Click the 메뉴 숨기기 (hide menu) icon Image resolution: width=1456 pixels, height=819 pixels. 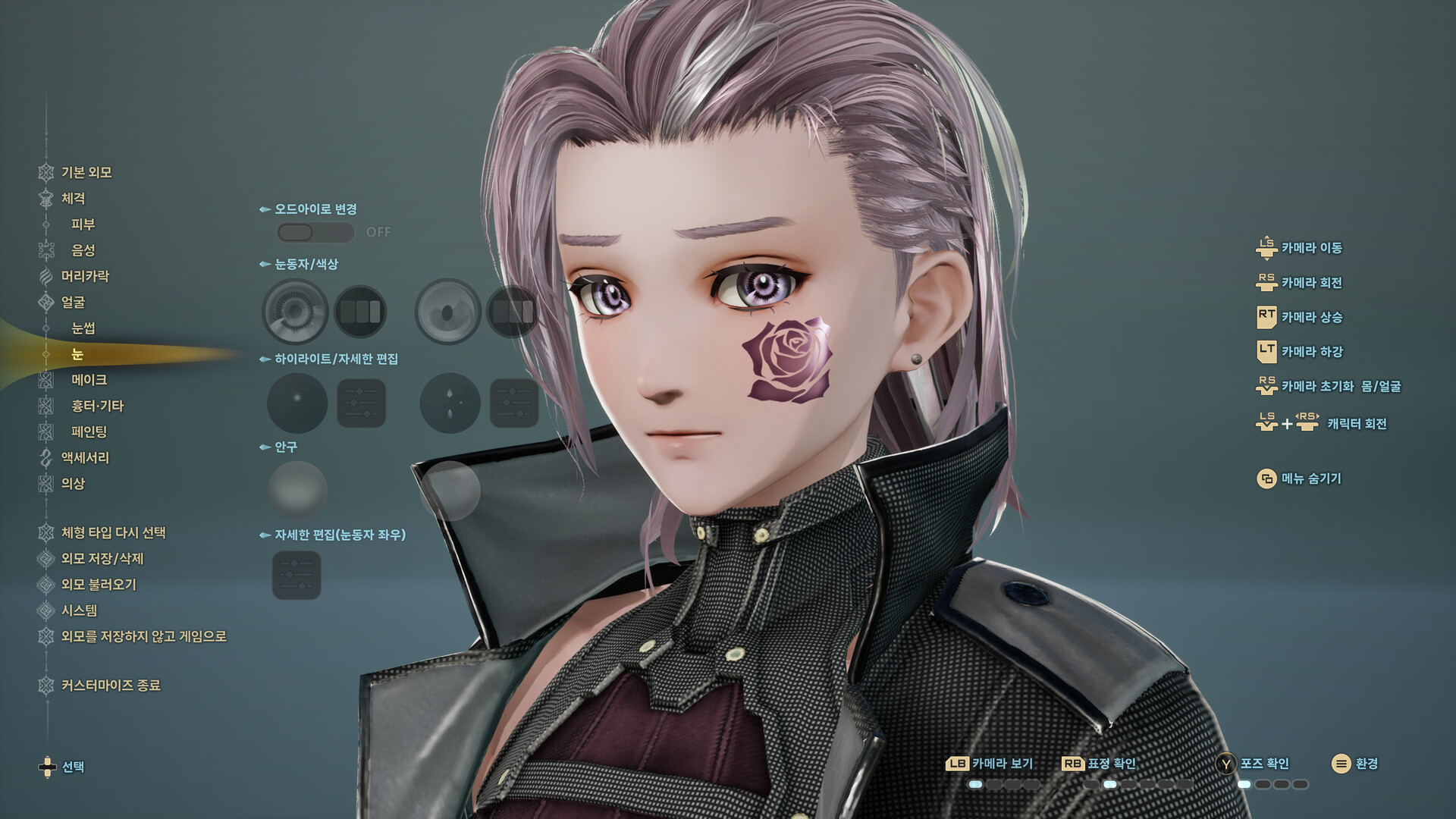pyautogui.click(x=1266, y=479)
